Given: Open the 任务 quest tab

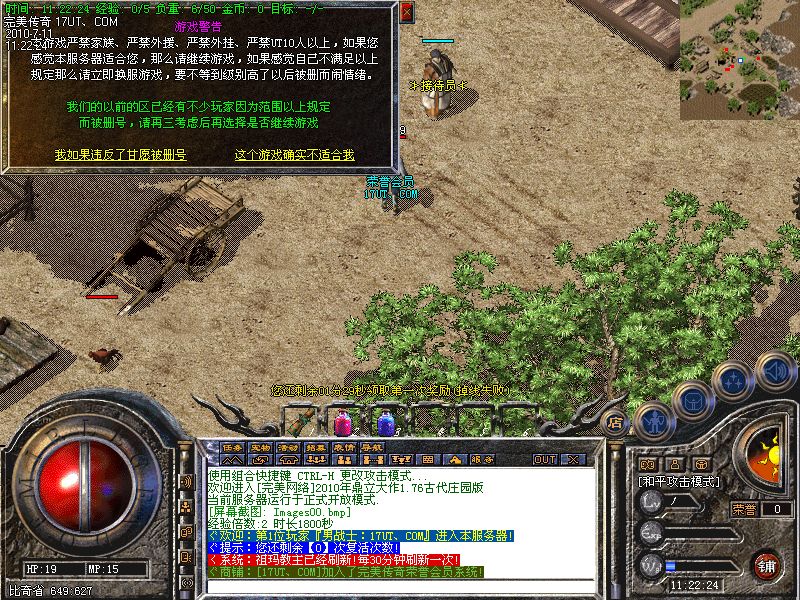Looking at the screenshot, I should (x=233, y=447).
